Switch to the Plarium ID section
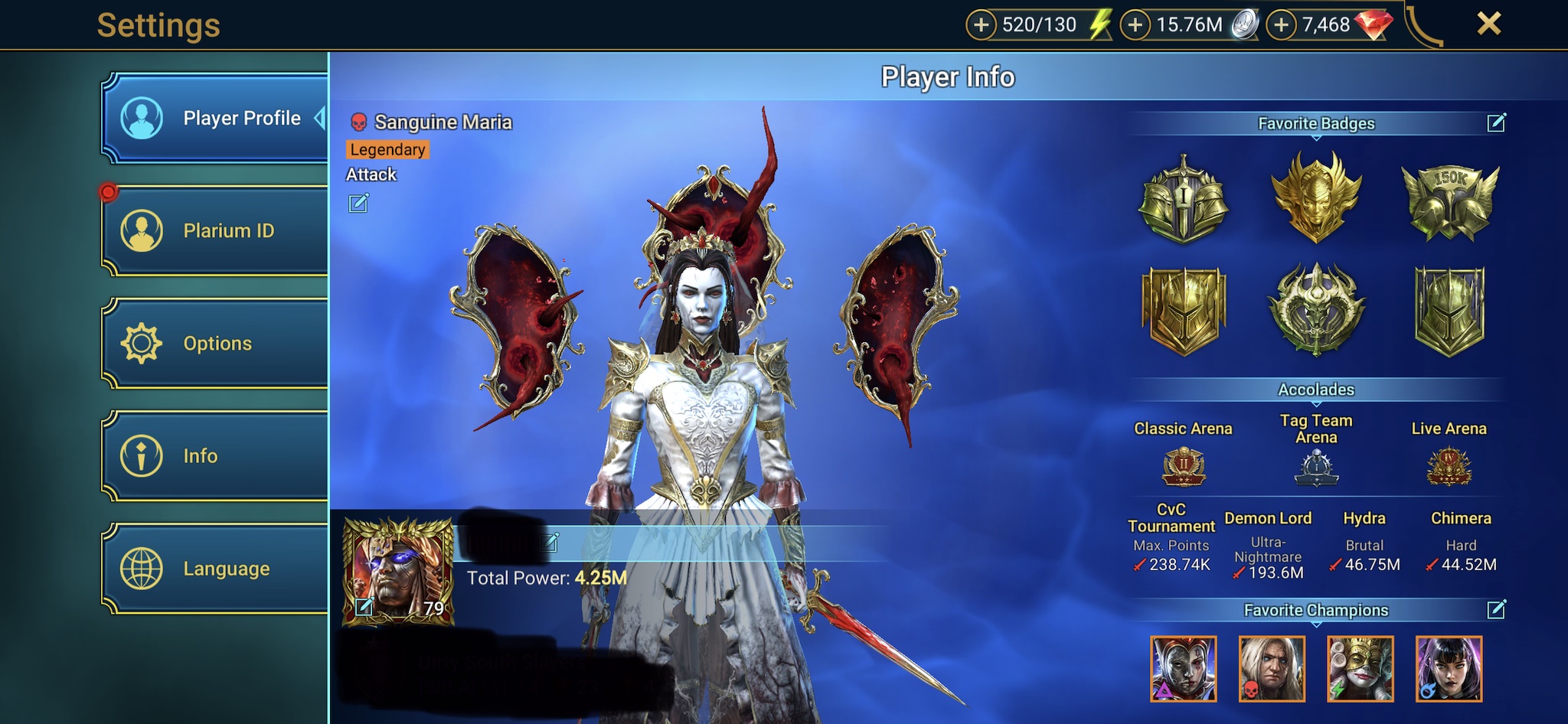This screenshot has height=724, width=1568. pyautogui.click(x=216, y=230)
